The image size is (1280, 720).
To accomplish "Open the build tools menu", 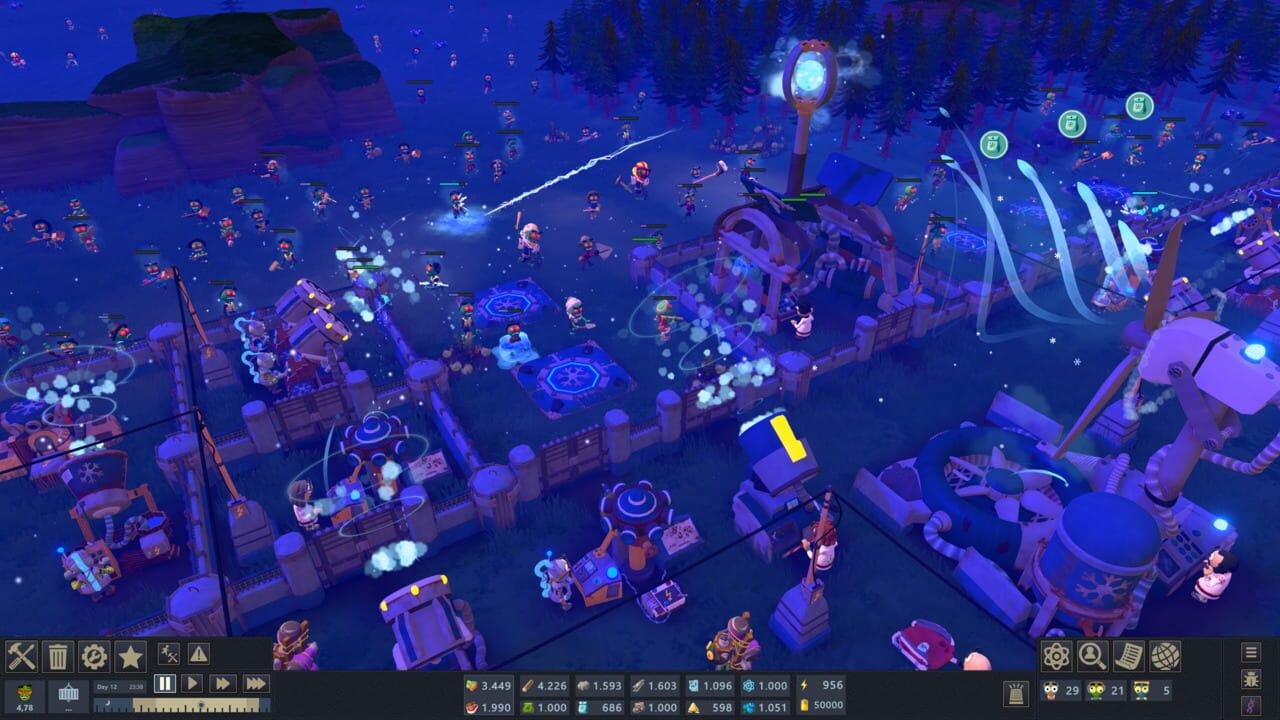I will 20,658.
